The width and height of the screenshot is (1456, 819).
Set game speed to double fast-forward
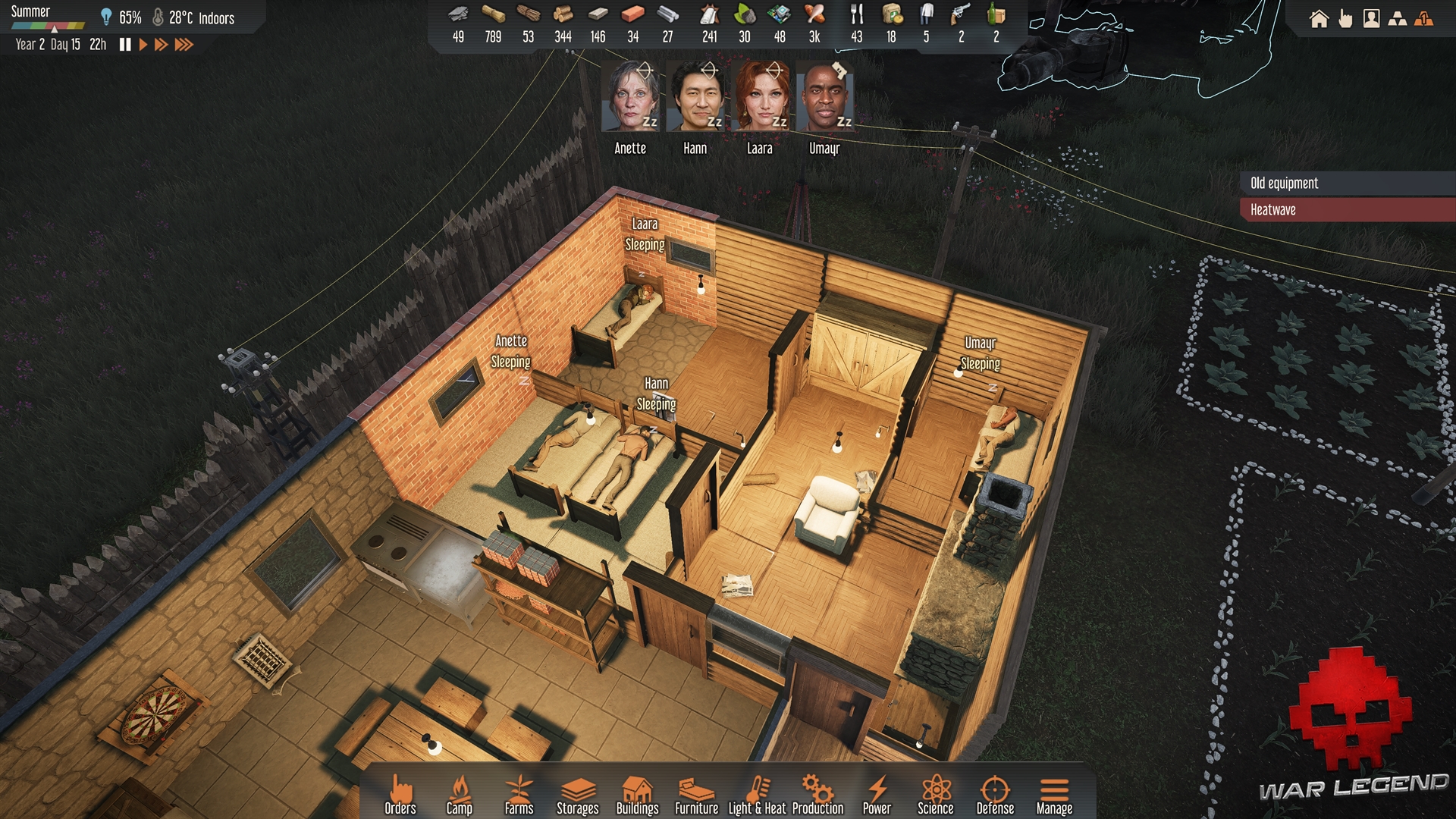tap(161, 45)
